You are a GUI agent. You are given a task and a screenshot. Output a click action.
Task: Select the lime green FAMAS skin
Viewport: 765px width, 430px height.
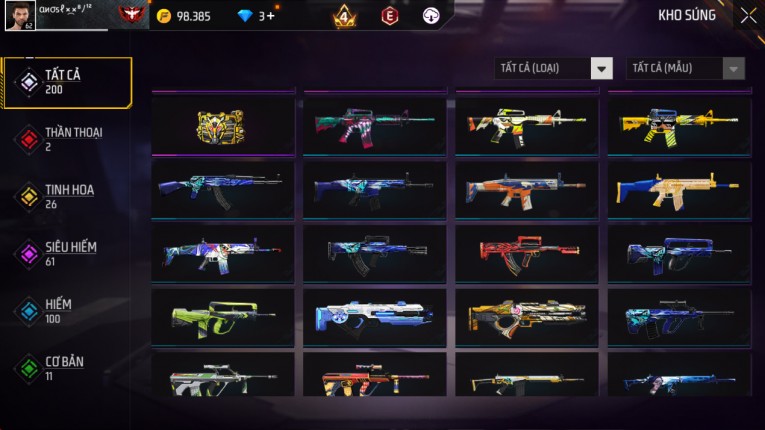(x=223, y=316)
